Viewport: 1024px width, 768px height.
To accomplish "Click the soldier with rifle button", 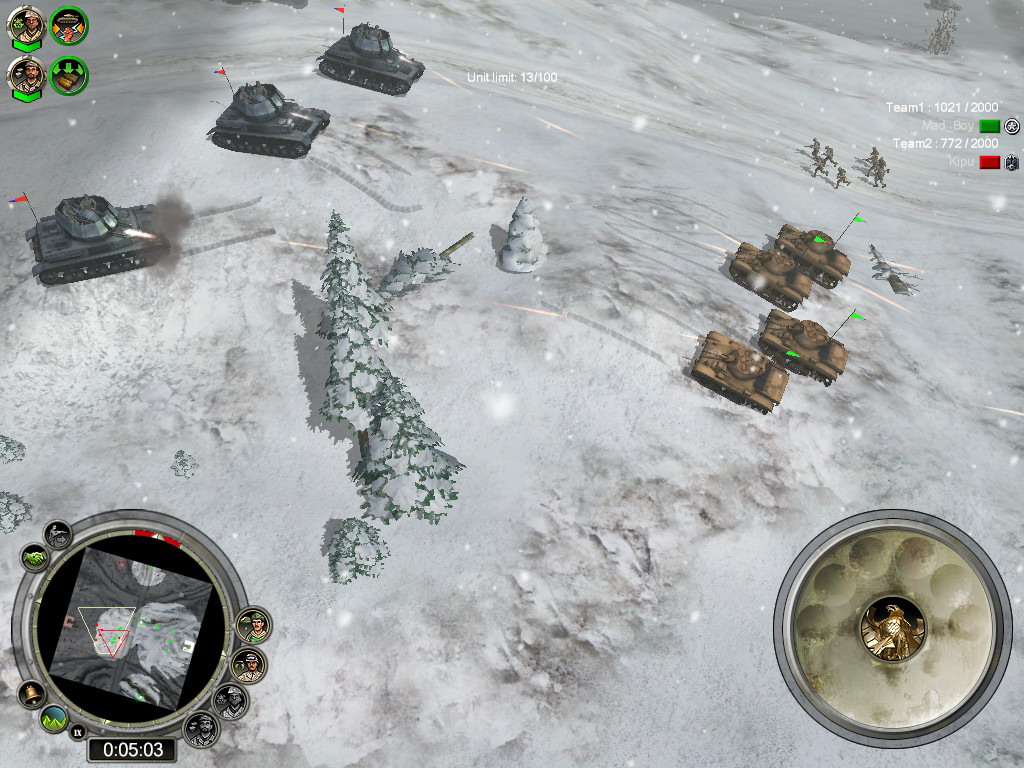I will pos(58,534).
